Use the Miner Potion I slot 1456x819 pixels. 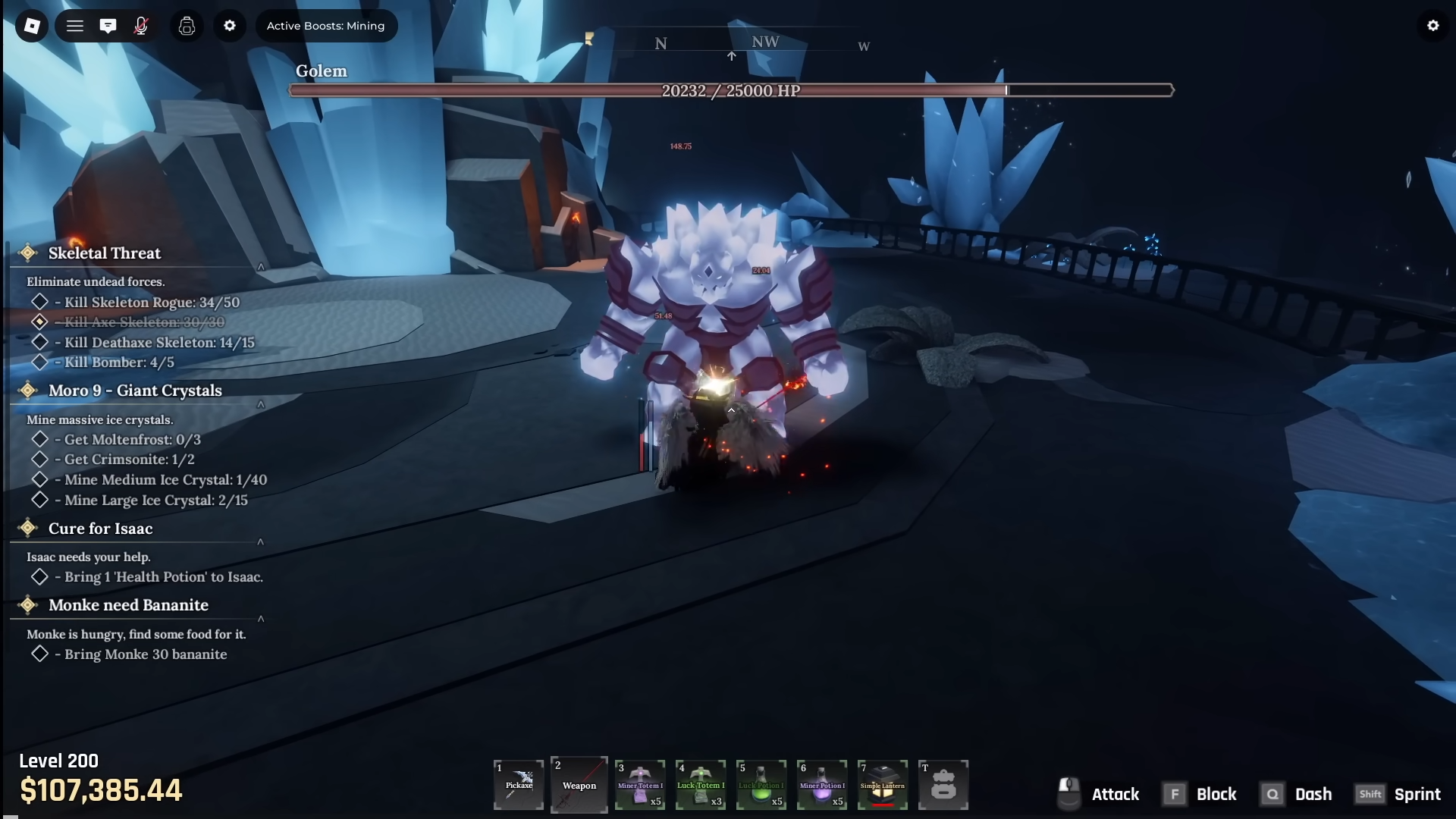pyautogui.click(x=822, y=785)
